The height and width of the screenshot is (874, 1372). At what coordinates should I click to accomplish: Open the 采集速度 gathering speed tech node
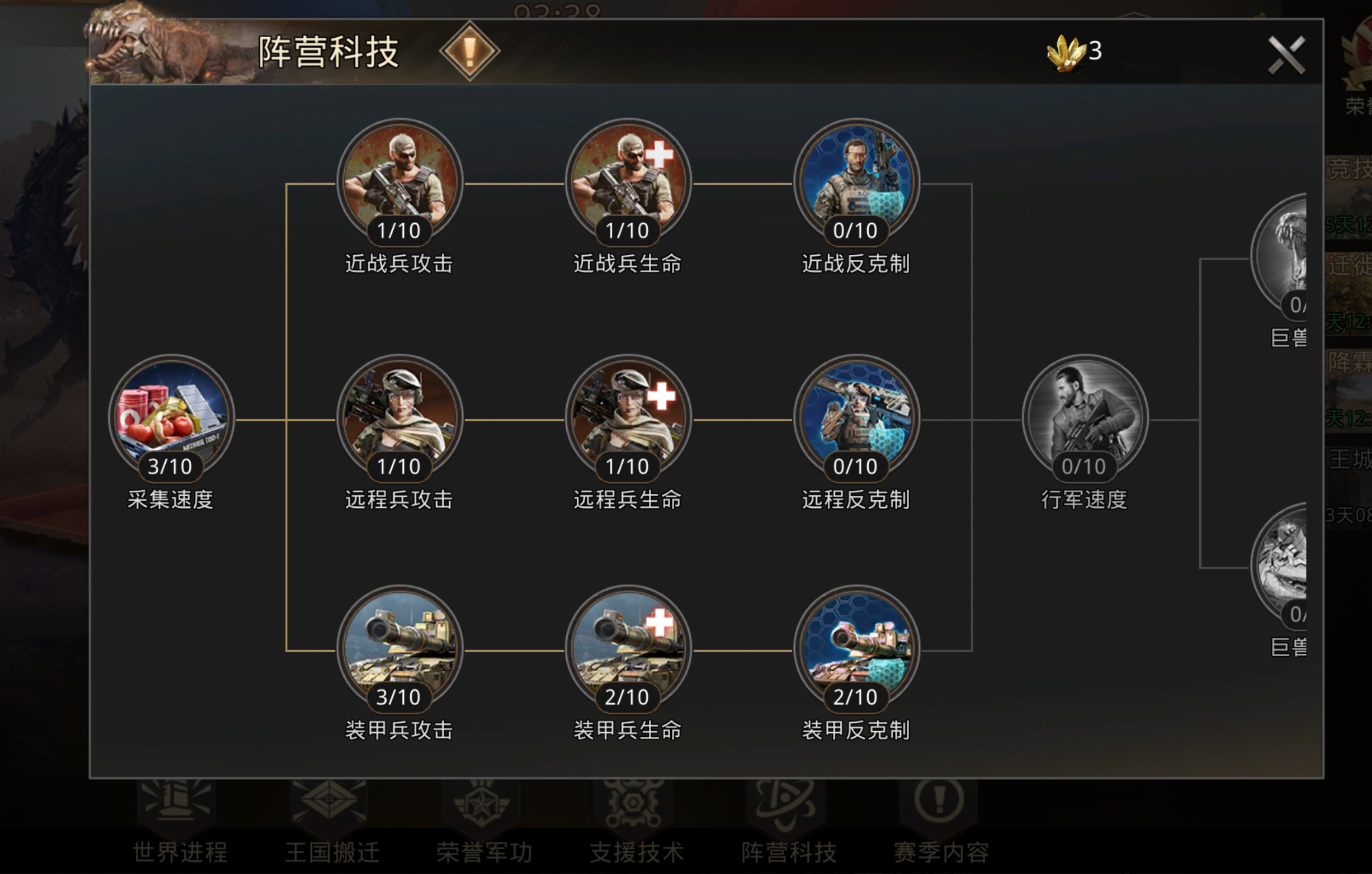171,419
